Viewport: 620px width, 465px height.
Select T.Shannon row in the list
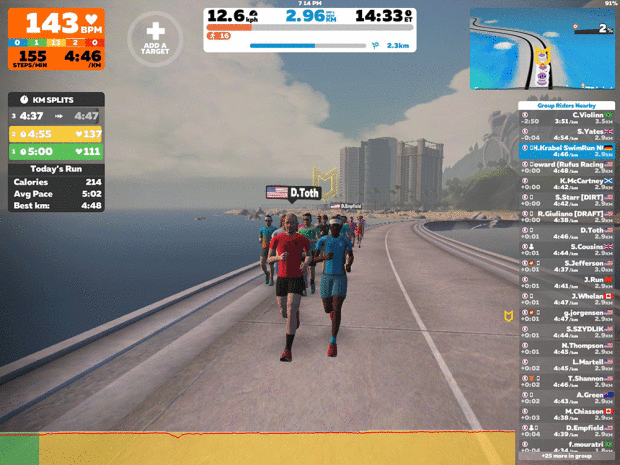(x=568, y=380)
